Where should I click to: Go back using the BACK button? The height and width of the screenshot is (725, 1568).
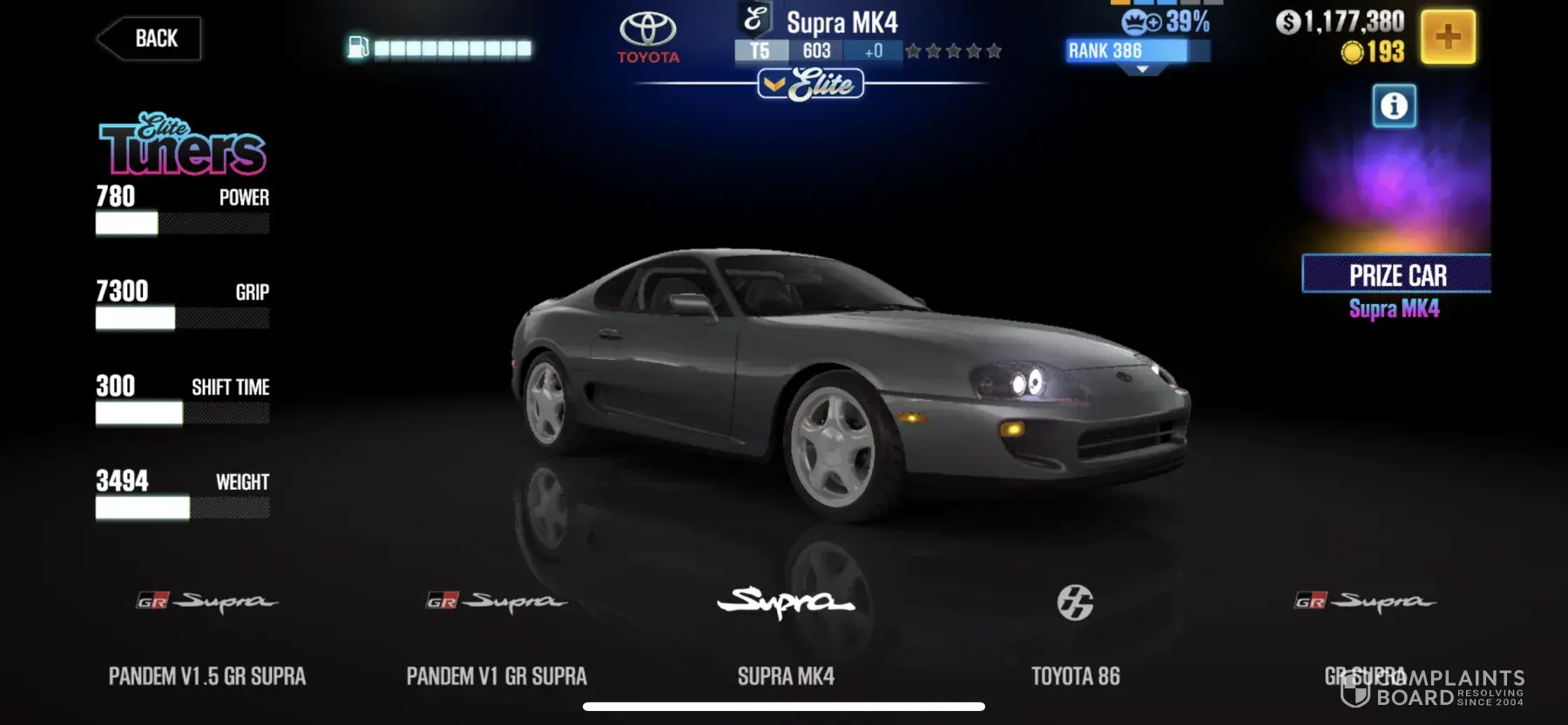tap(150, 39)
